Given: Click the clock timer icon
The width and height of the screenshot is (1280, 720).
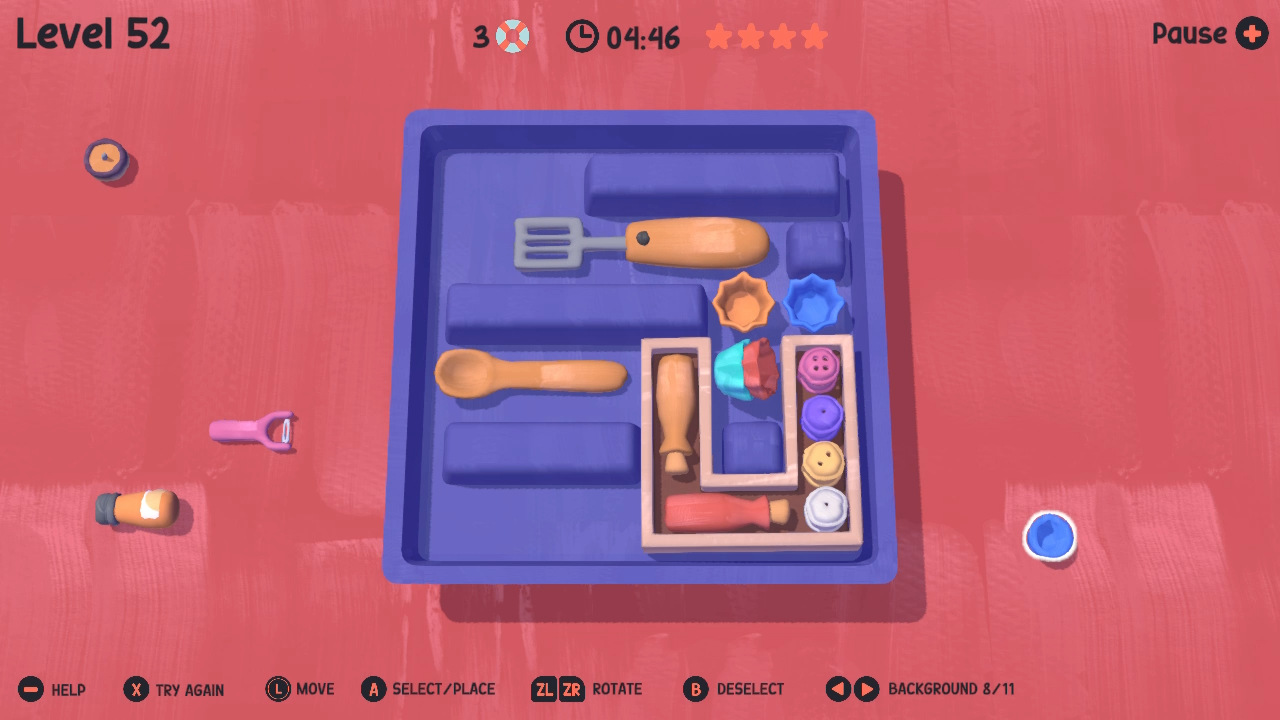Looking at the screenshot, I should [x=583, y=36].
